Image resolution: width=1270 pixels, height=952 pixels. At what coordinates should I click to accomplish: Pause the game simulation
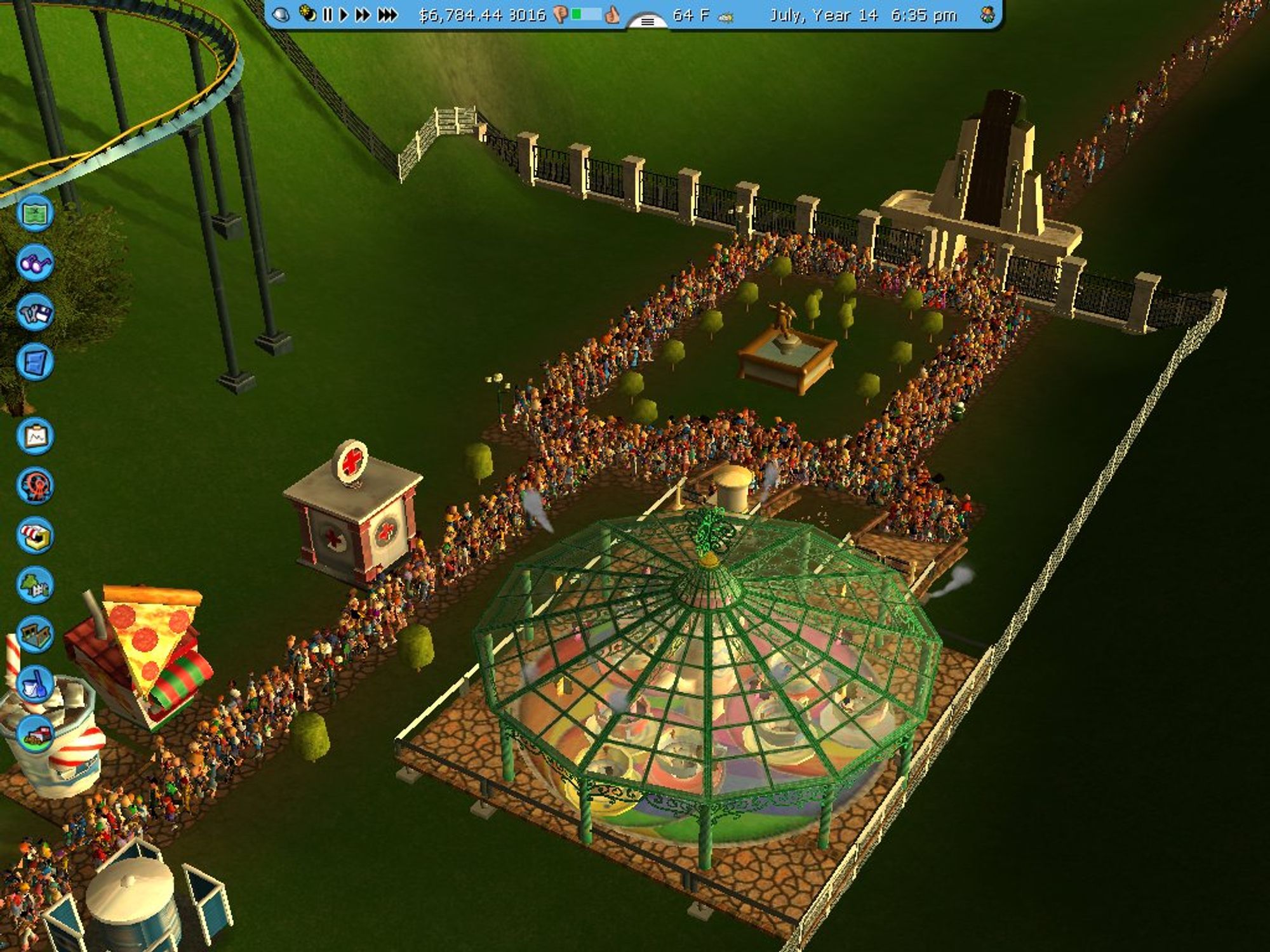328,14
